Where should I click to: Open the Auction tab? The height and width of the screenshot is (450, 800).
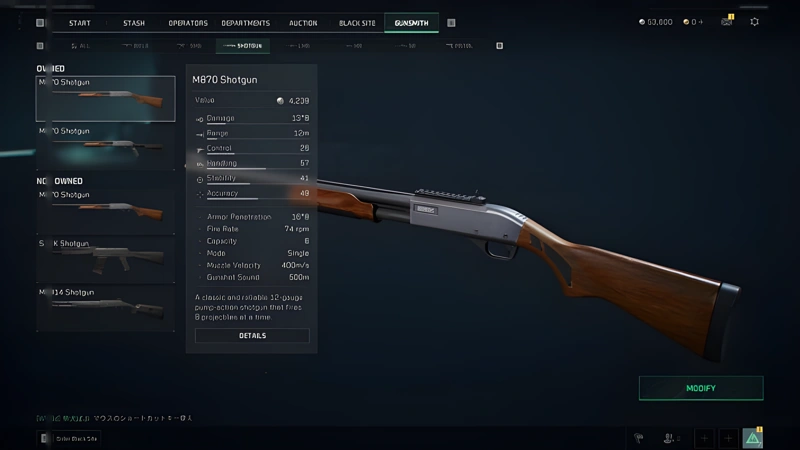click(x=303, y=22)
